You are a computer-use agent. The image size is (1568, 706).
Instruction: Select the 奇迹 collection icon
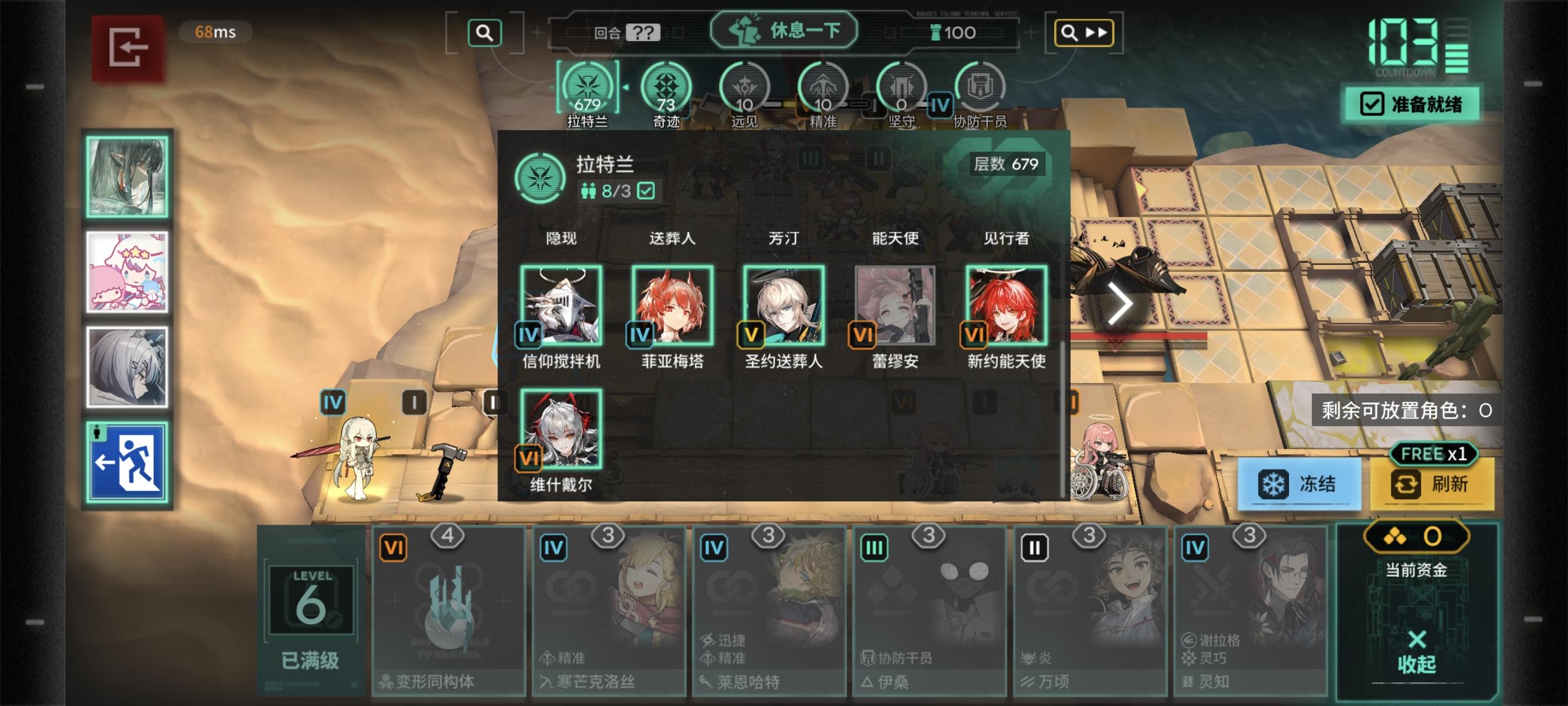[x=667, y=87]
